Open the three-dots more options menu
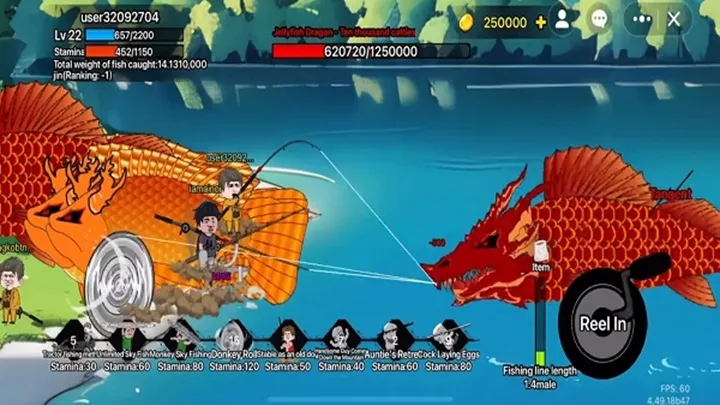The image size is (720, 405). point(638,19)
